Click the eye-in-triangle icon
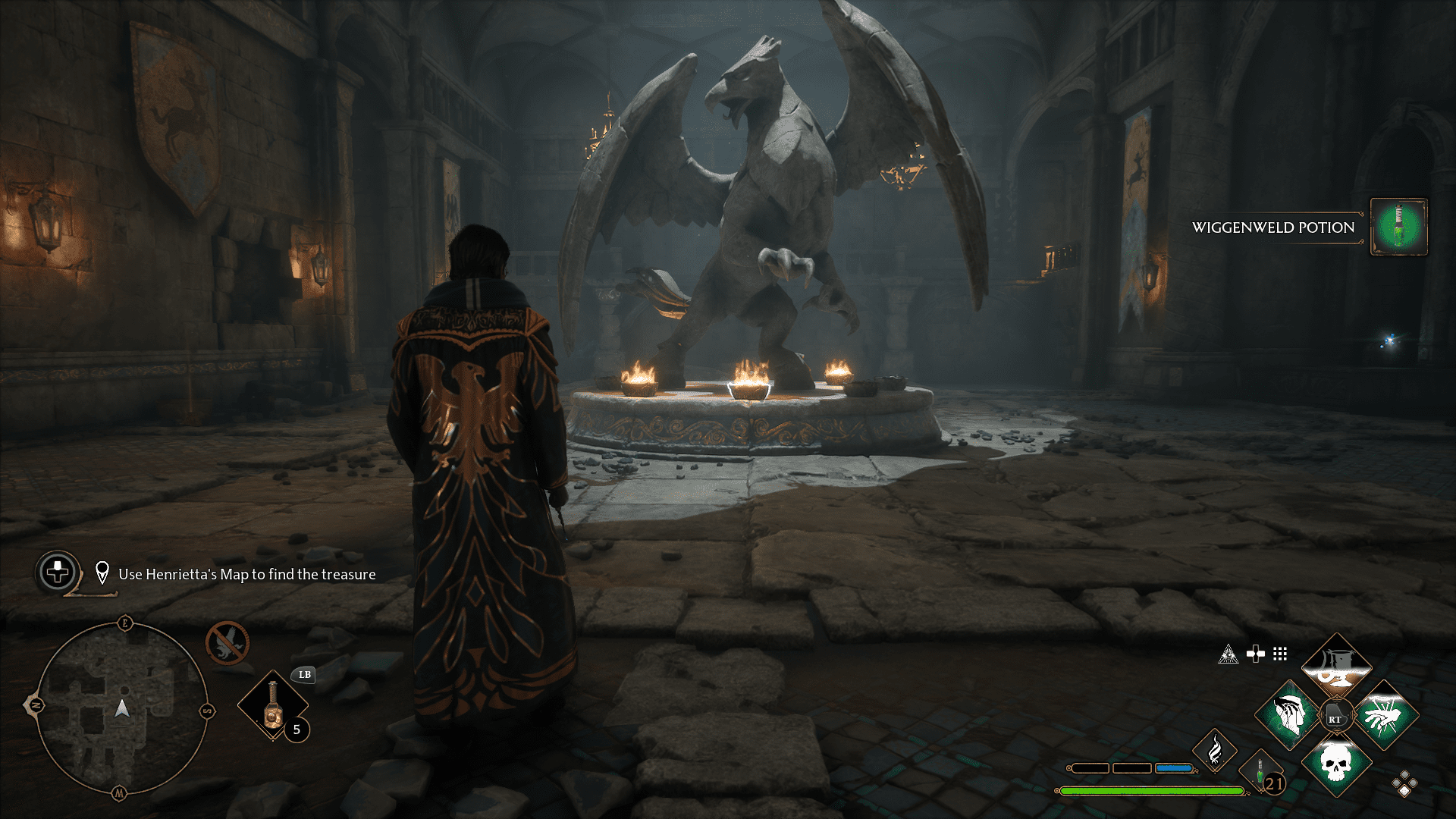Screen dimensions: 1456x819 1228,654
